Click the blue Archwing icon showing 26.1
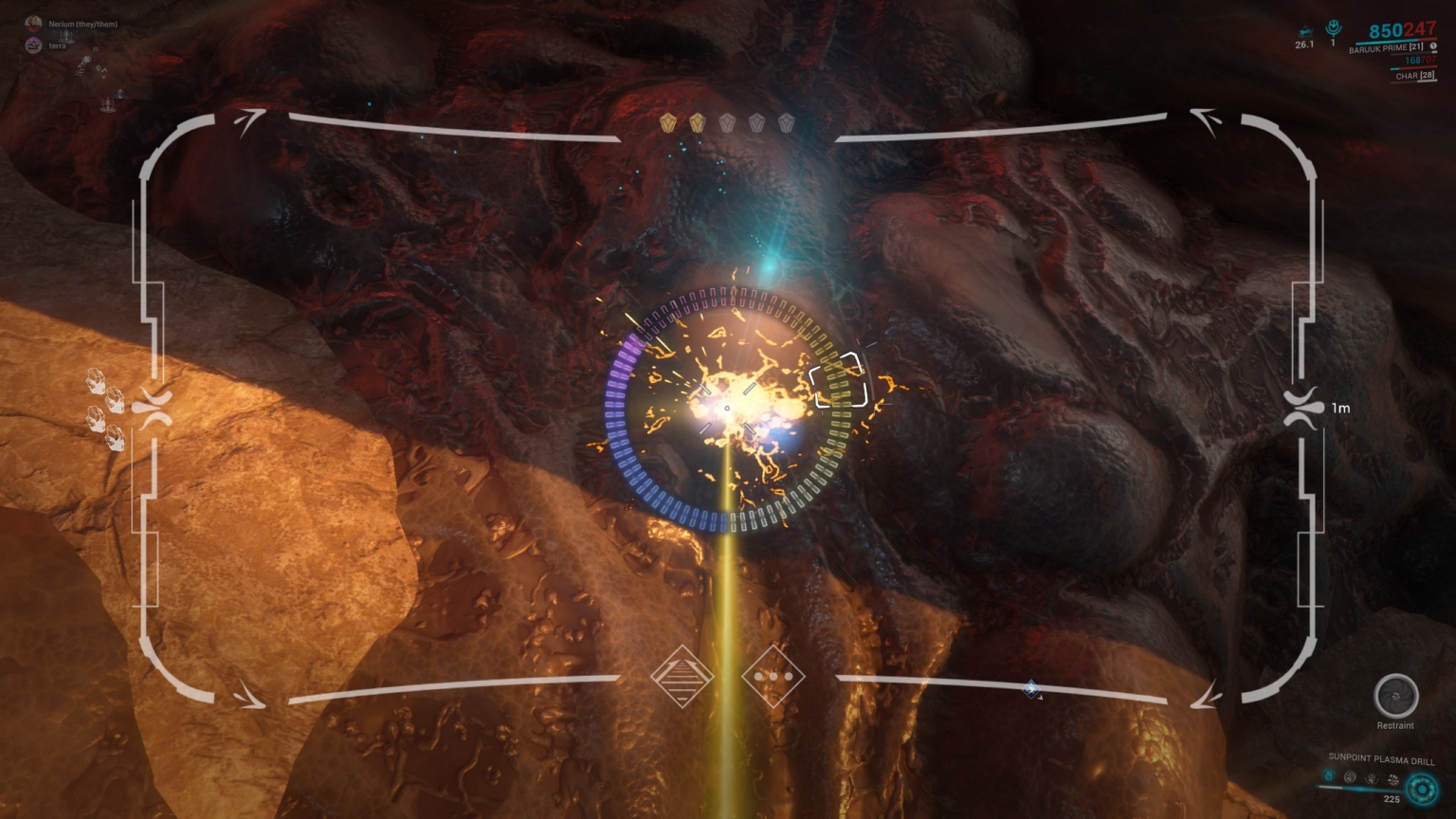 pos(1307,29)
